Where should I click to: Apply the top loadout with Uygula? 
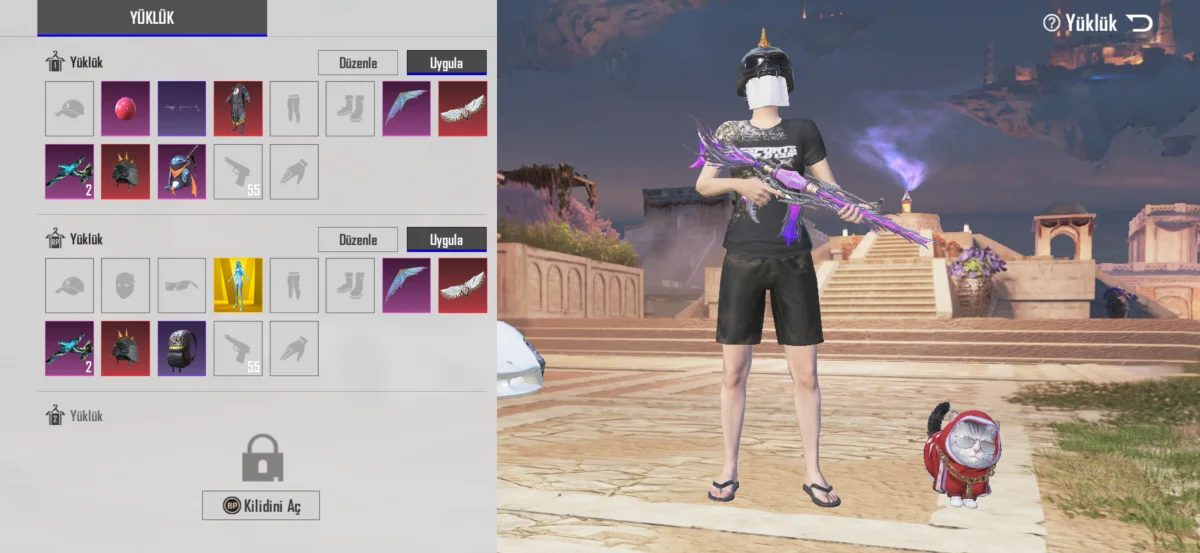[x=446, y=63]
